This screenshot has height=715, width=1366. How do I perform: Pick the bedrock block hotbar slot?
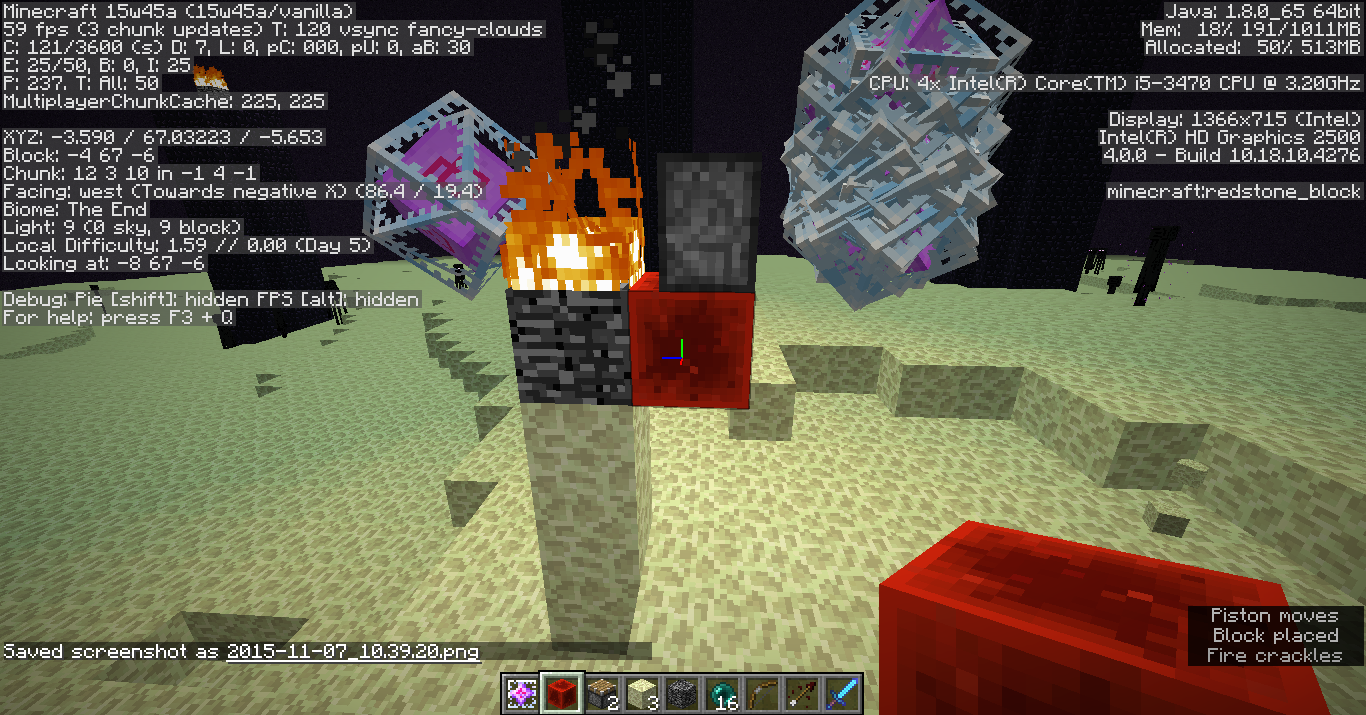pyautogui.click(x=681, y=693)
